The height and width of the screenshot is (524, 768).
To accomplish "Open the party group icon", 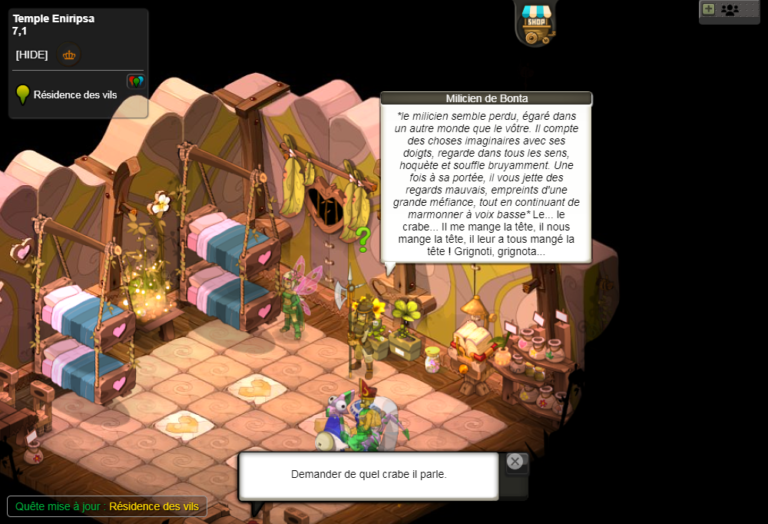I will tap(730, 10).
